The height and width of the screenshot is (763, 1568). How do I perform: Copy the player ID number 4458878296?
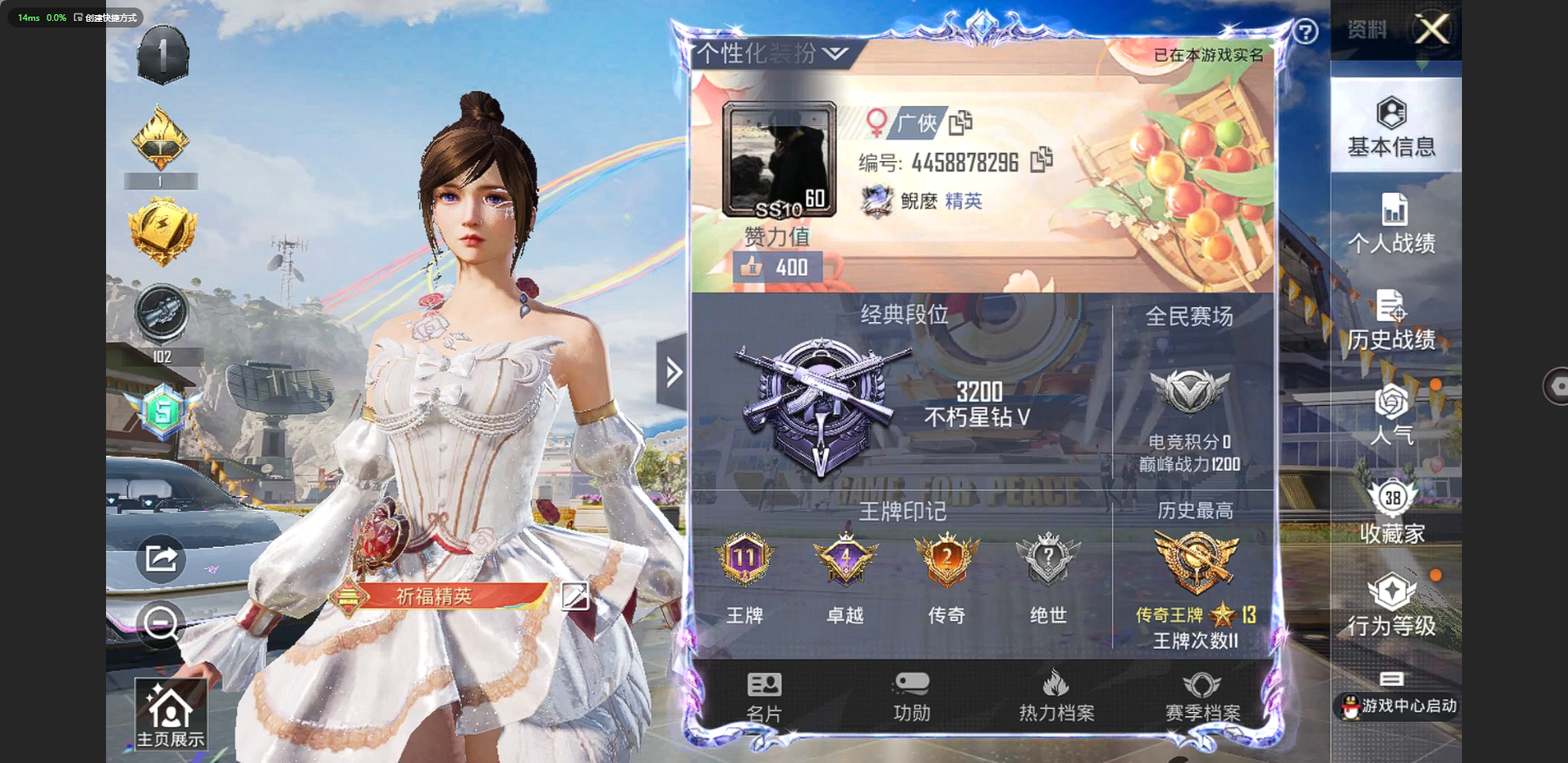1041,159
